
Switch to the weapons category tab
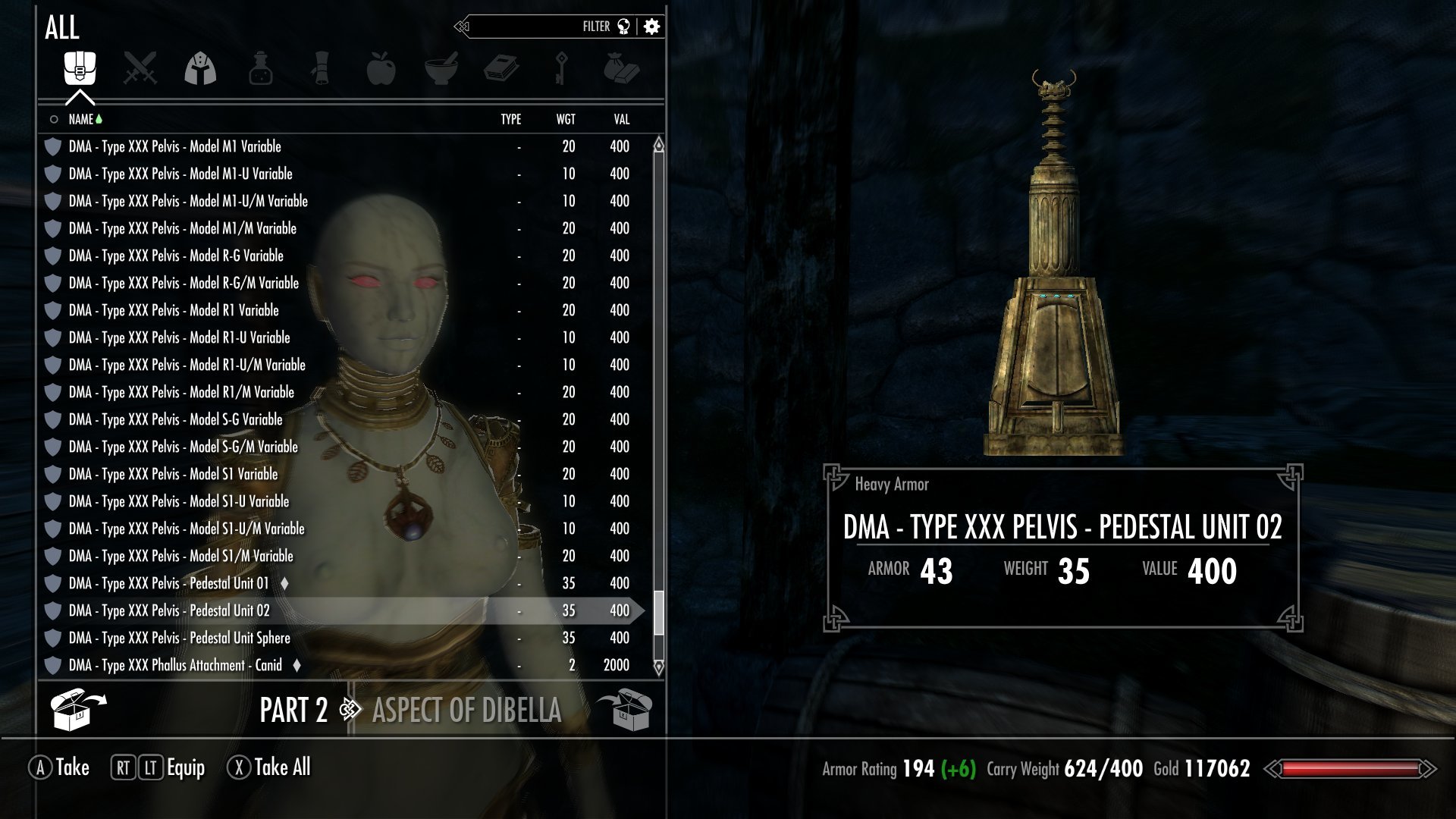click(140, 69)
